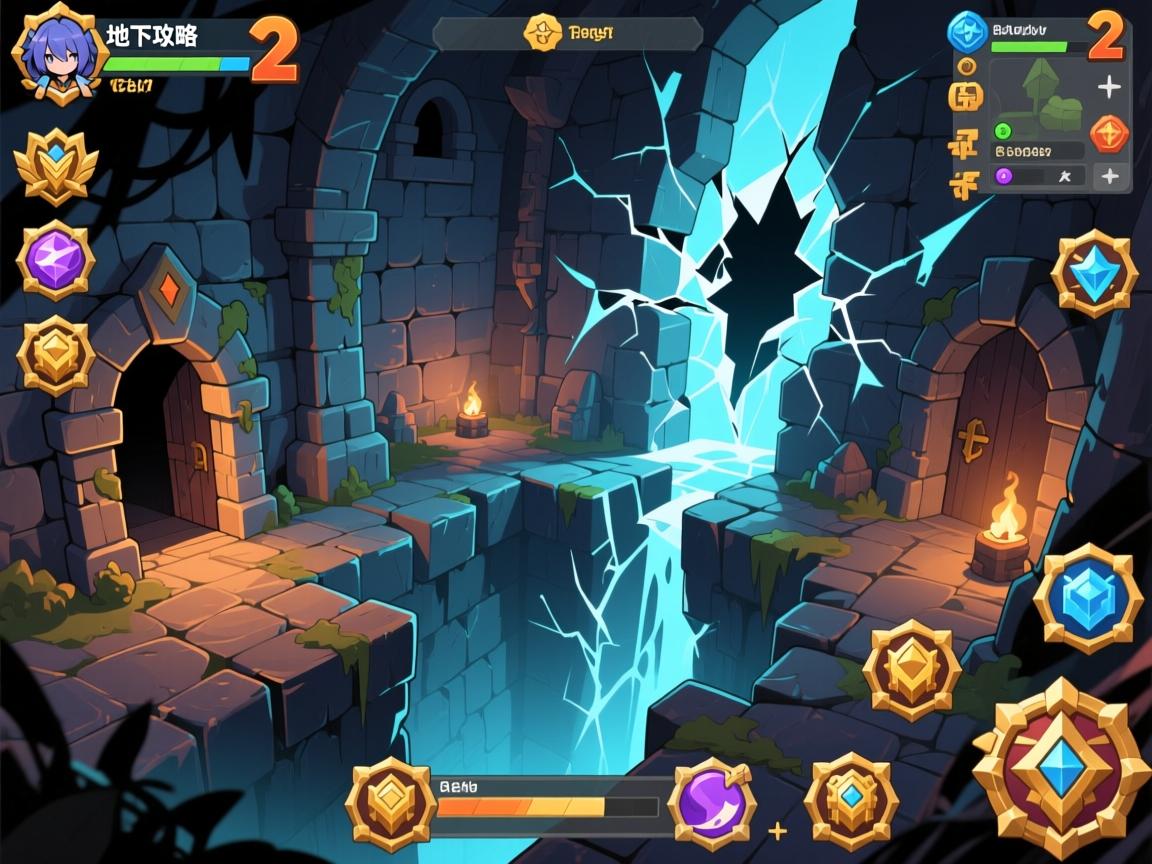Image resolution: width=1152 pixels, height=864 pixels.
Task: Select the gold emblem beside the orange bar
Action: click(391, 803)
